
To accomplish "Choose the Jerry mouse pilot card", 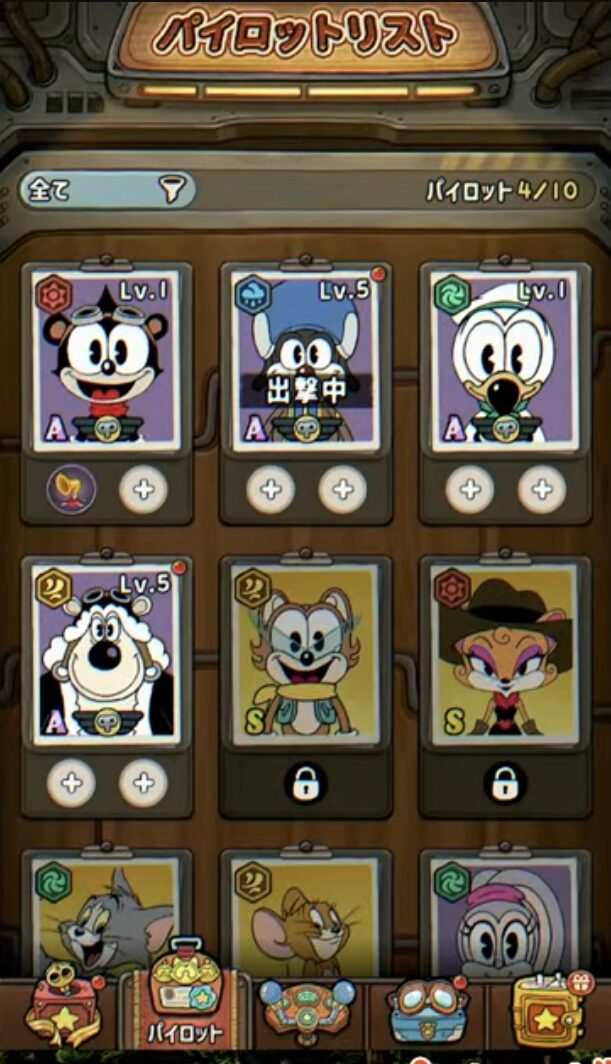I will tap(305, 915).
